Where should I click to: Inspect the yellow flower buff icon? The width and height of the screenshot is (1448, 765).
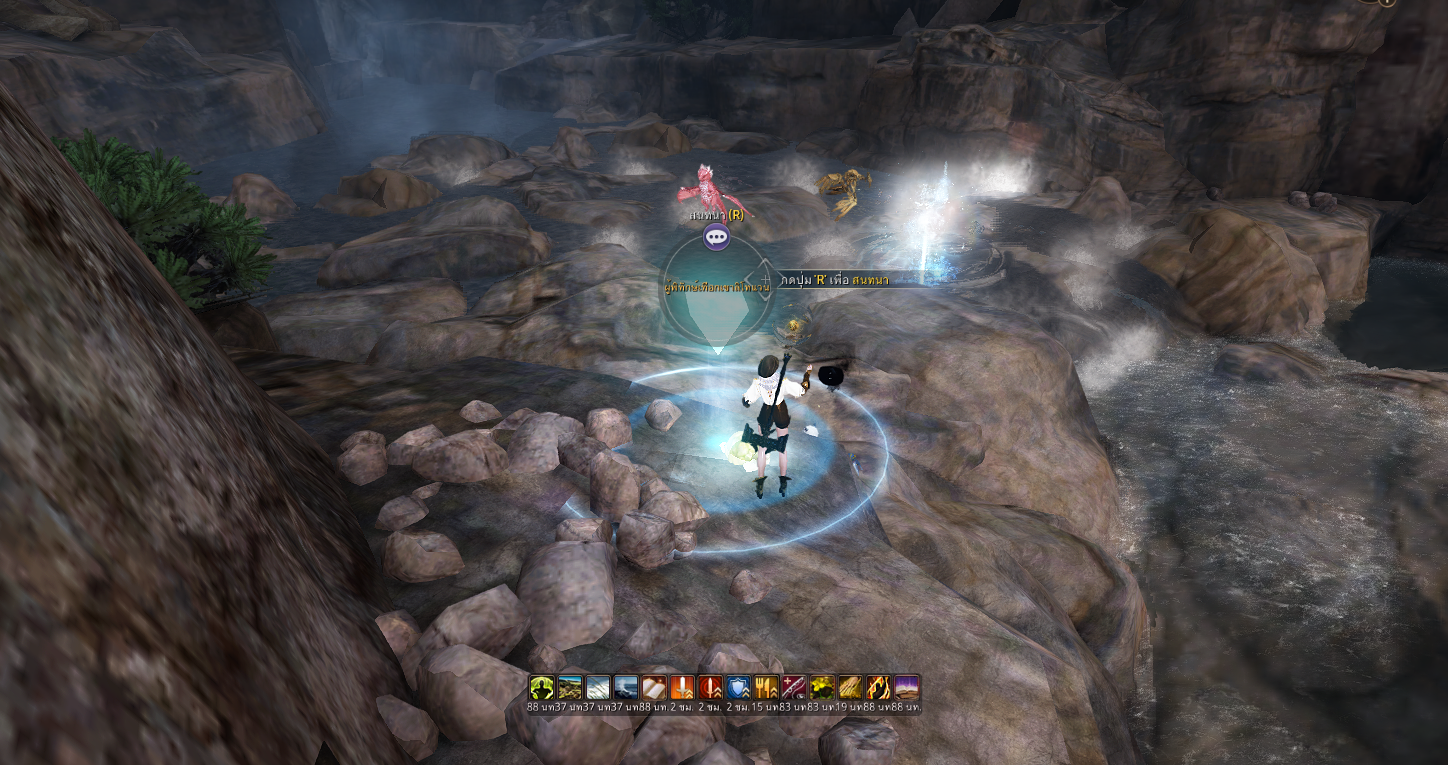click(822, 687)
